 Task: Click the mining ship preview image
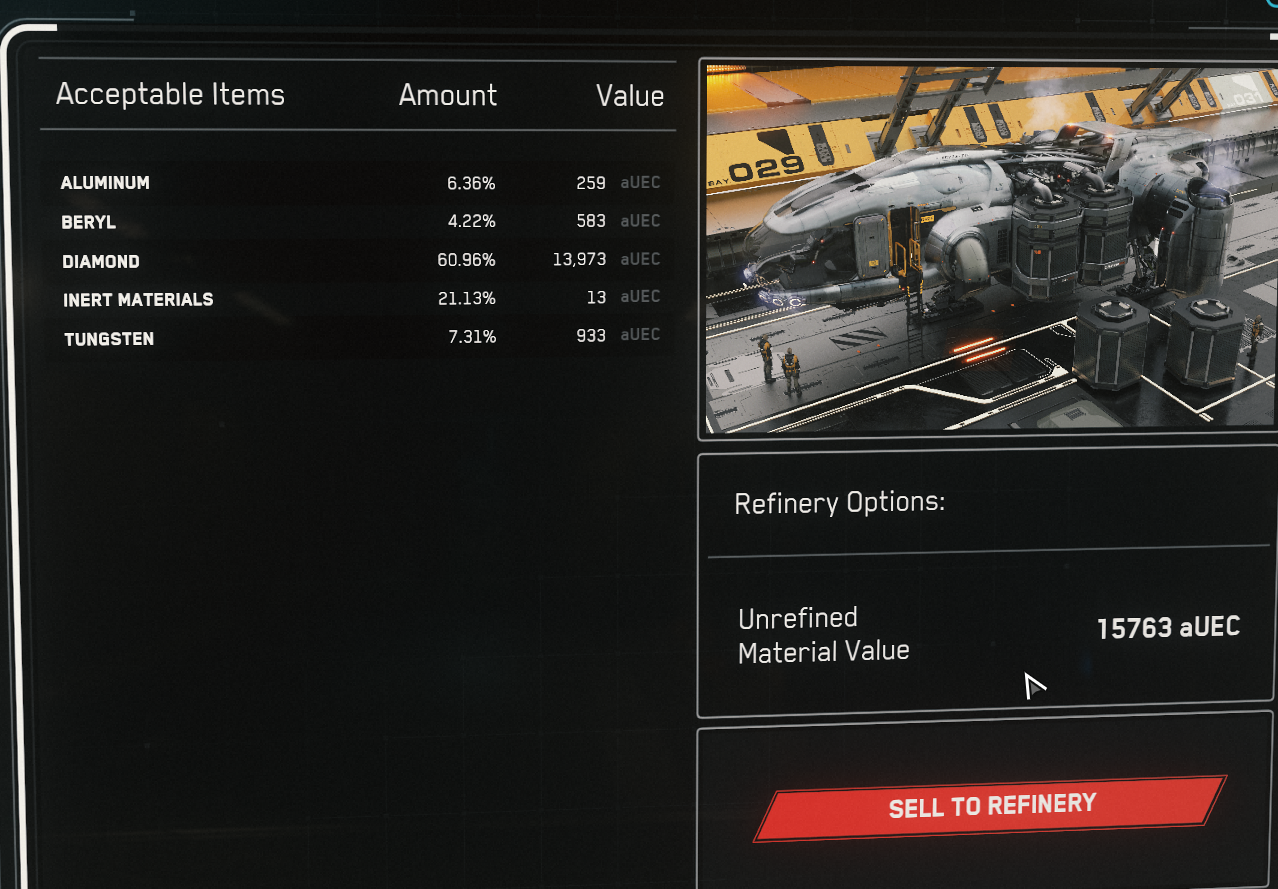tap(990, 249)
